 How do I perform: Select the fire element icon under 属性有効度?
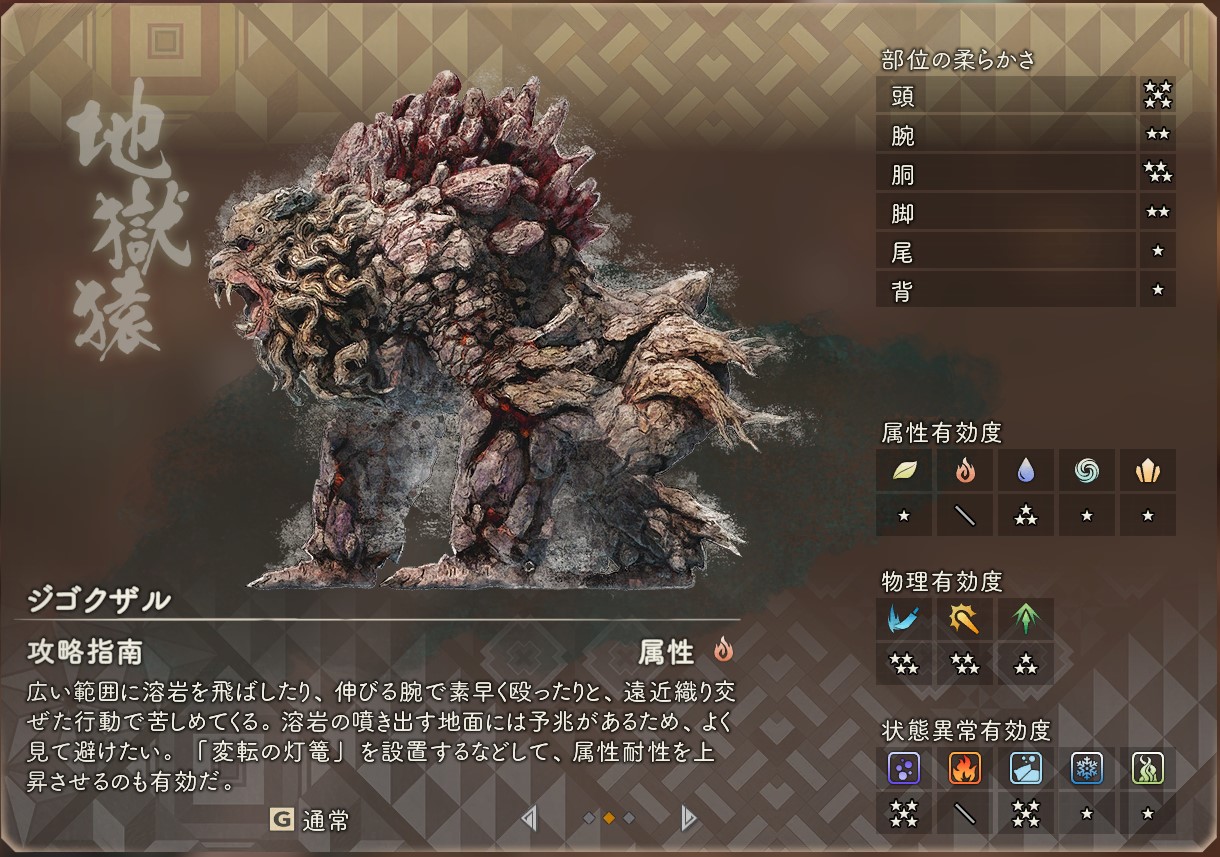coord(965,471)
